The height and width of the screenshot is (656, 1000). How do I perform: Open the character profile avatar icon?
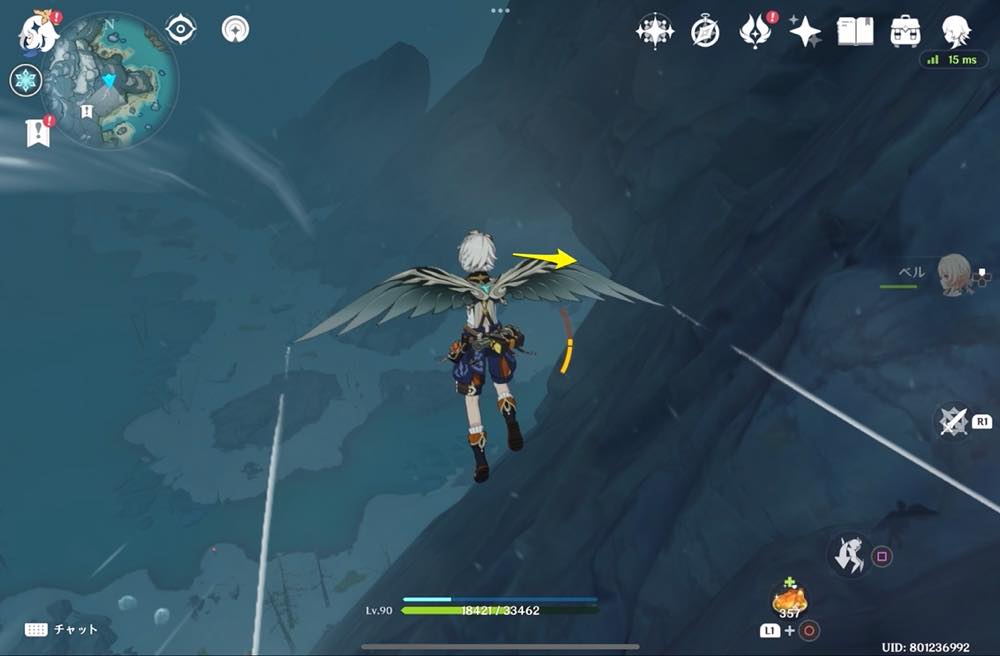(956, 31)
